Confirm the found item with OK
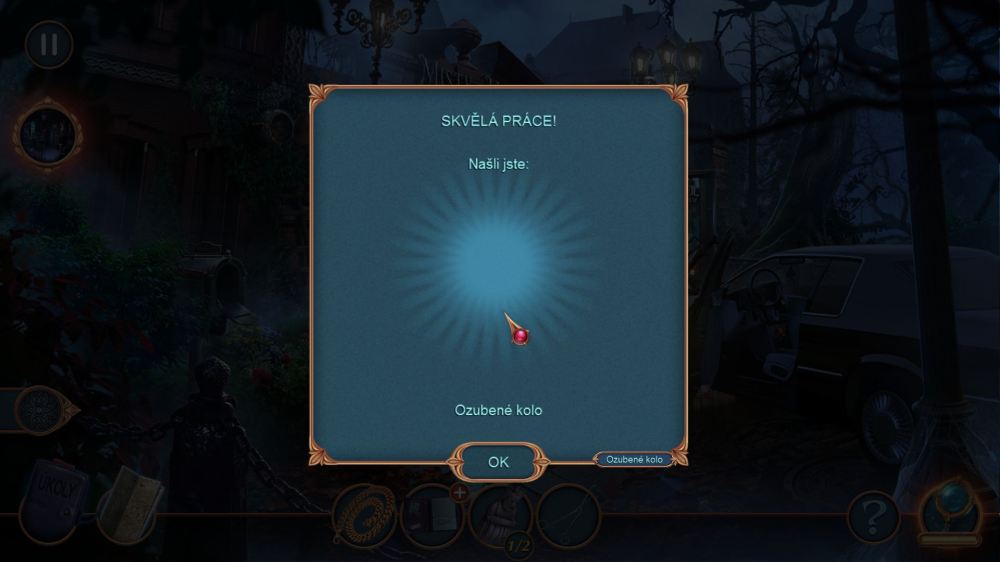1000x562 pixels. tap(498, 462)
